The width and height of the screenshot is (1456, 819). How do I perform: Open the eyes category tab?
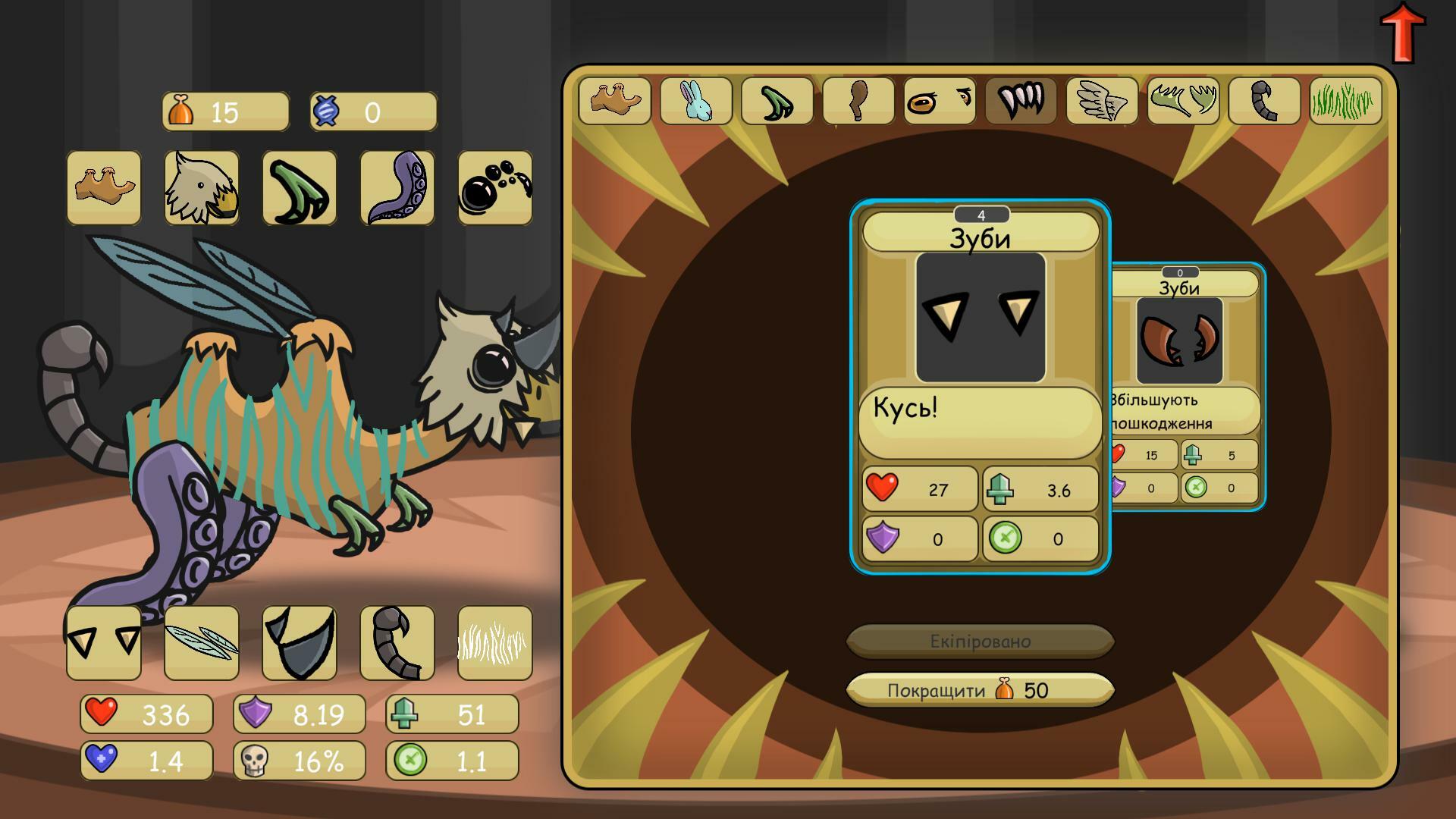click(940, 101)
